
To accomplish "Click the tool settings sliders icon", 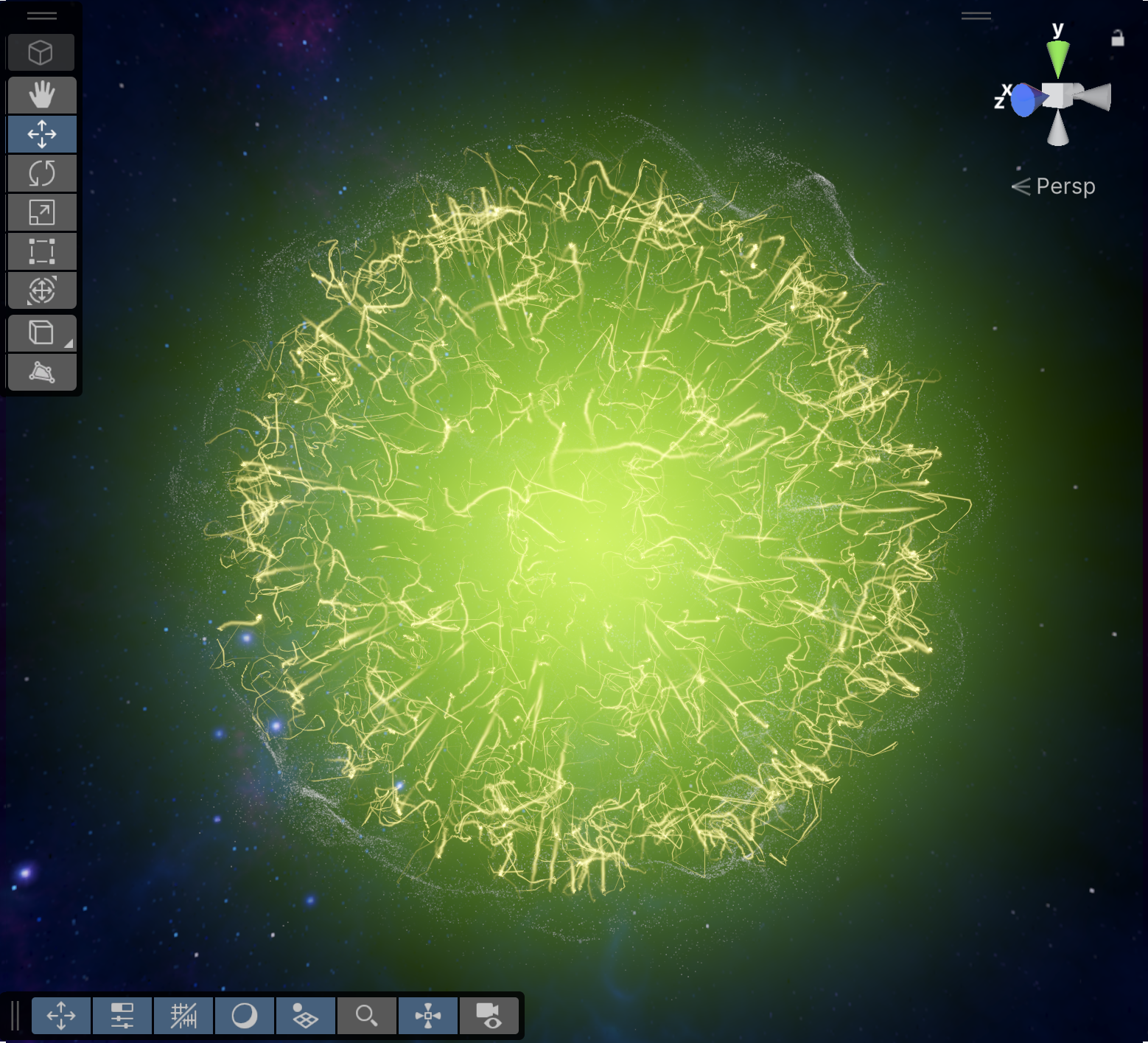I will point(123,1015).
